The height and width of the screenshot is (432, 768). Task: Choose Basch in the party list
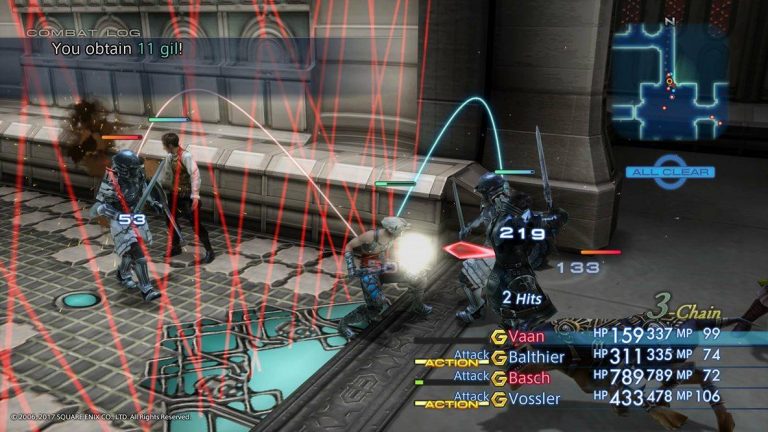tap(531, 378)
